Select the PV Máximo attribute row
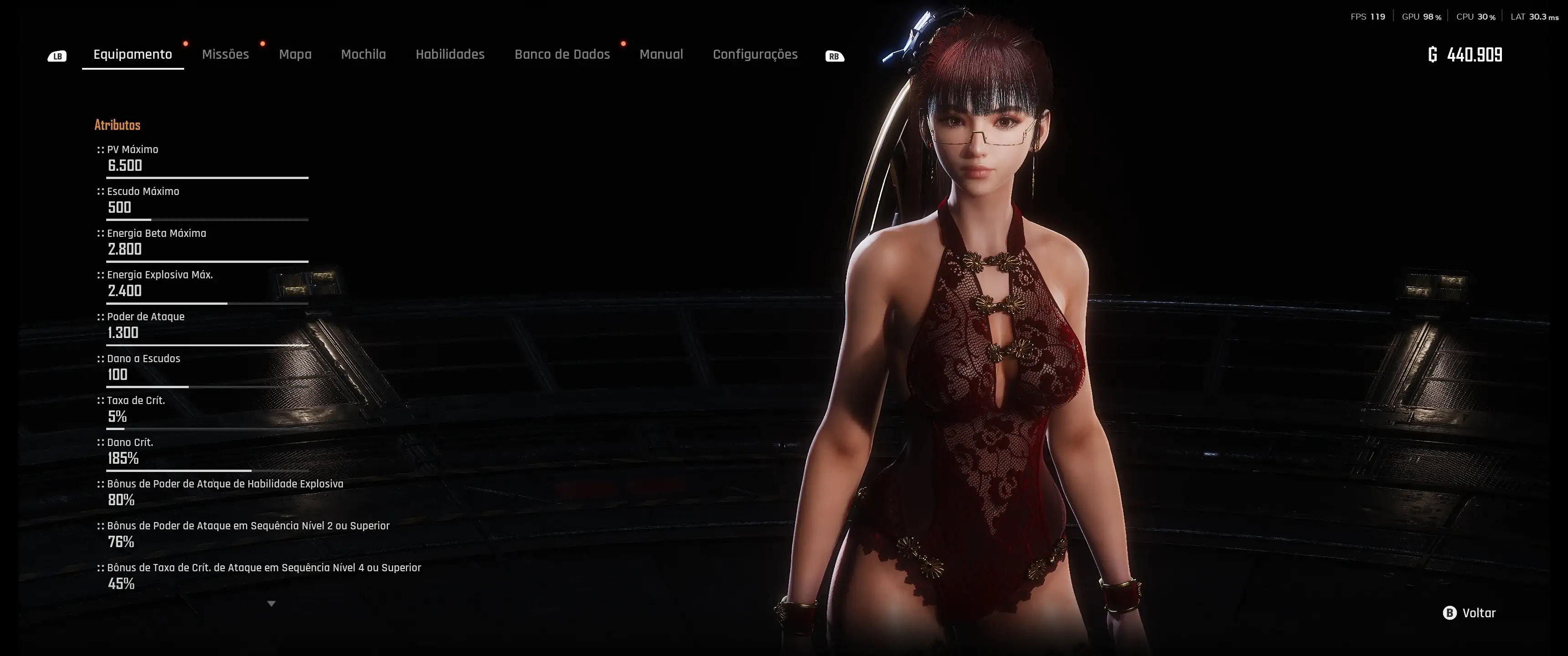This screenshot has width=1568, height=656. pyautogui.click(x=207, y=159)
